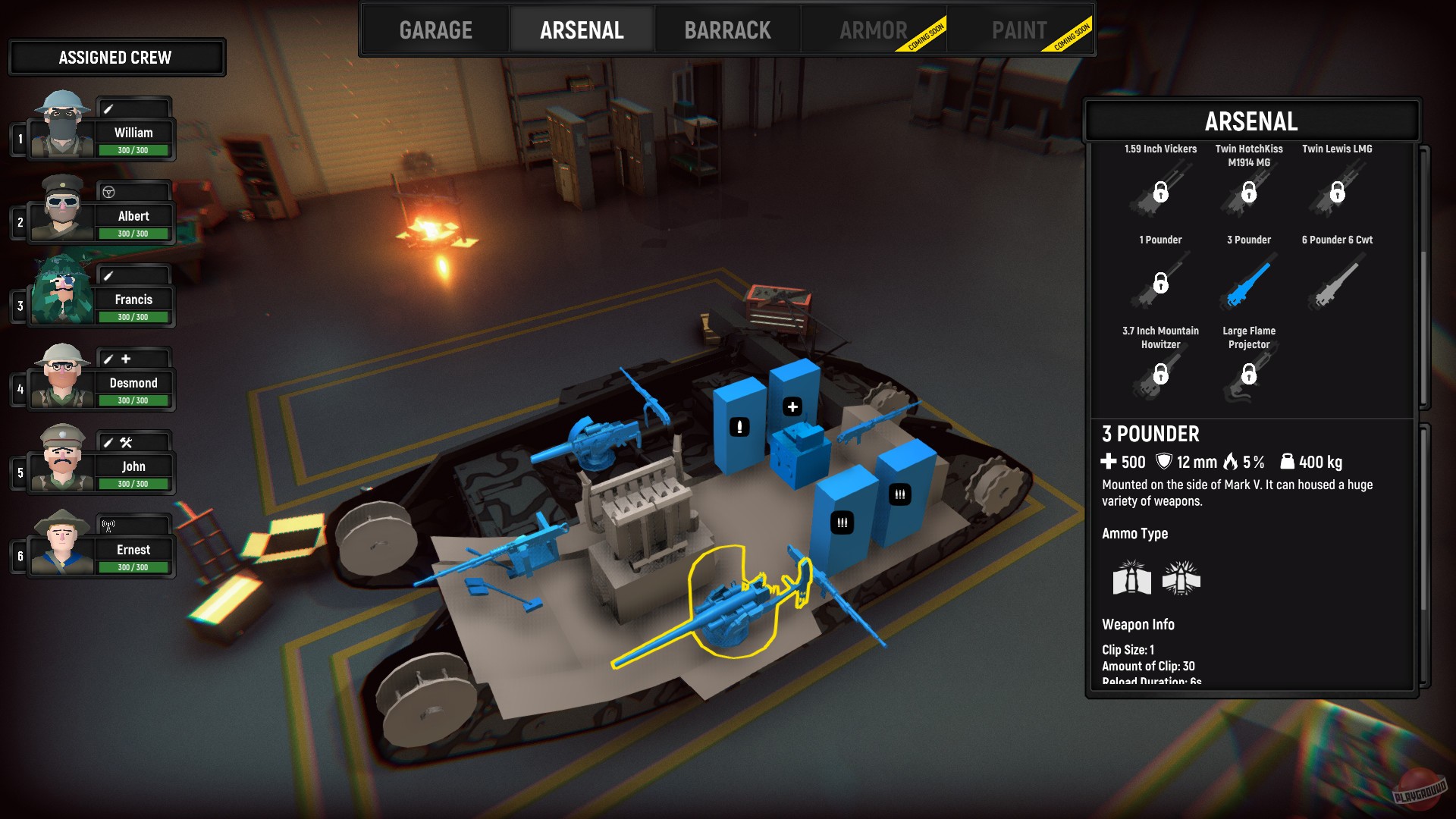Screen dimensions: 1456x819
Task: Click the Armor tab marked coming soon
Action: tap(874, 30)
